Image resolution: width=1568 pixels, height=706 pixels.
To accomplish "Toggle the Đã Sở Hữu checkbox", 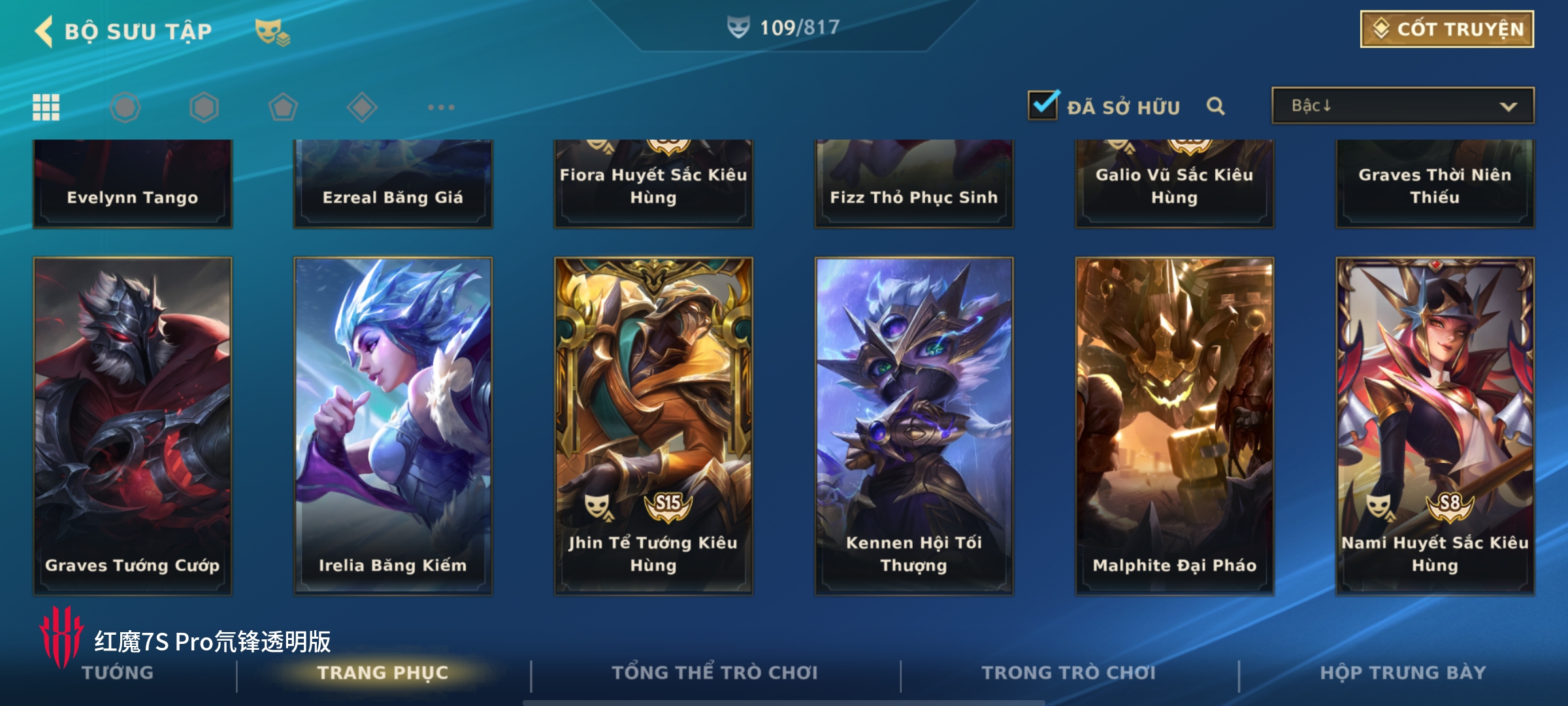I will (1043, 105).
